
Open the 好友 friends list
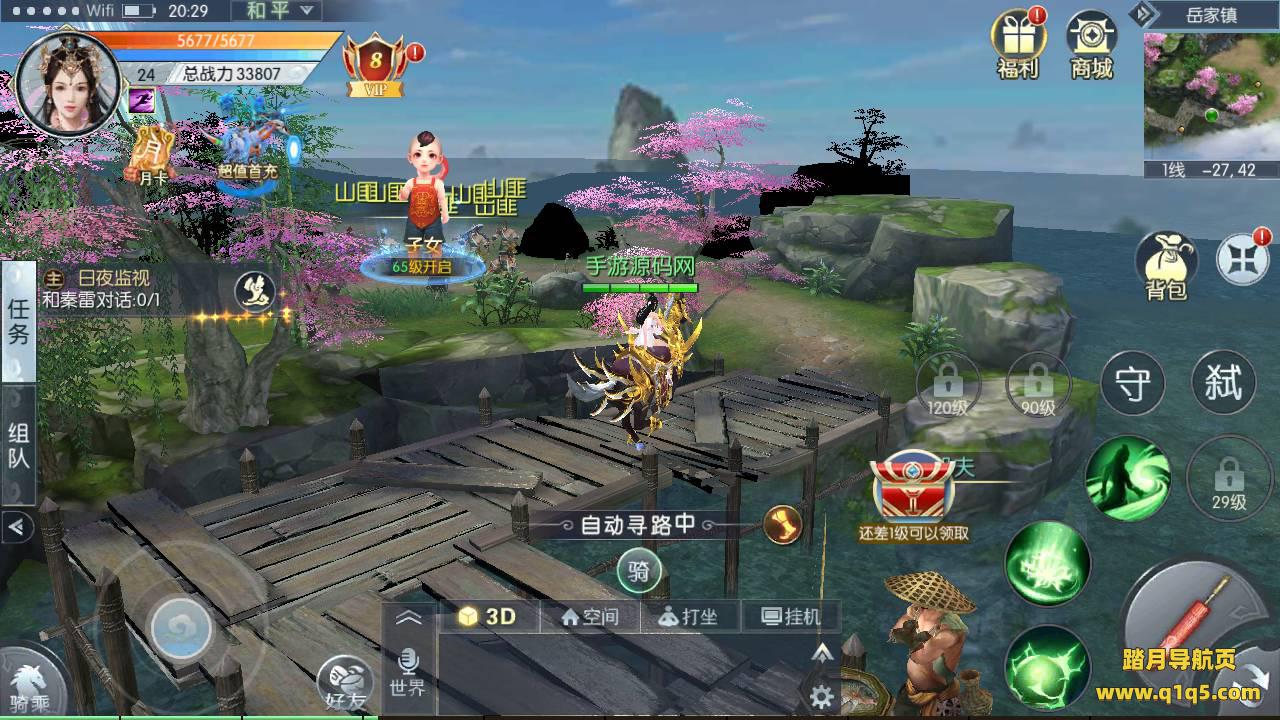point(345,684)
